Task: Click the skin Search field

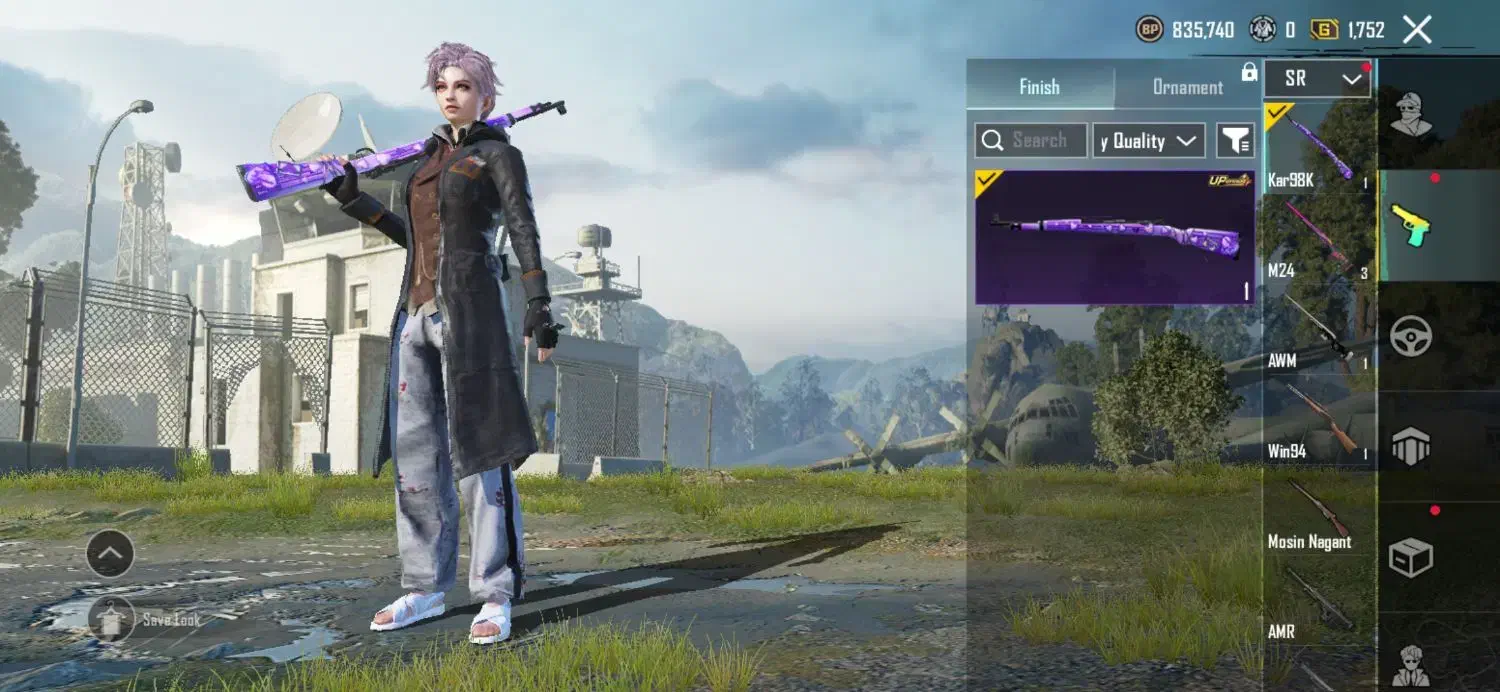Action: coord(1031,141)
